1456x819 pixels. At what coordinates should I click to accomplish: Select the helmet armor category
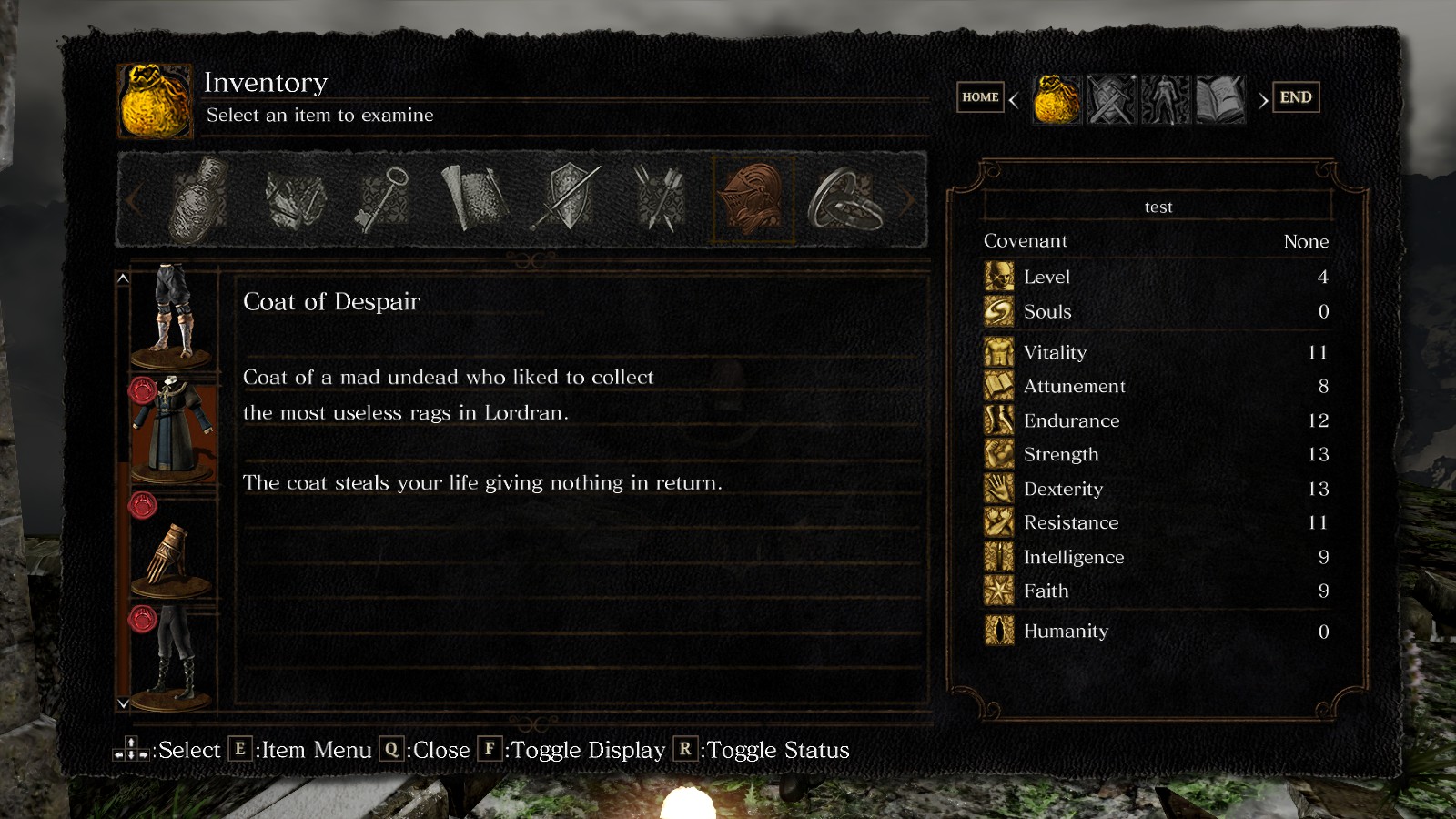753,199
